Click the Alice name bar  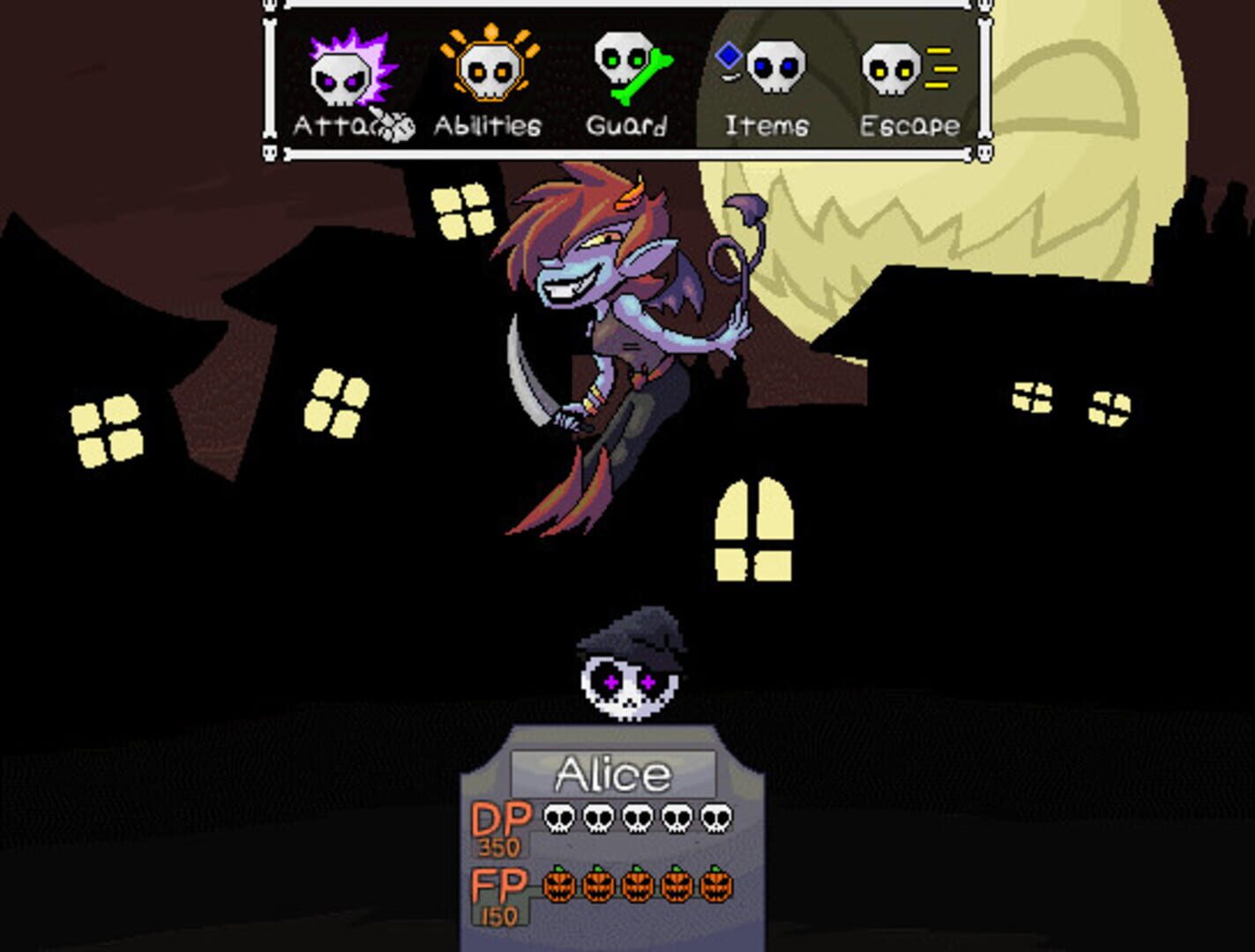coord(612,770)
